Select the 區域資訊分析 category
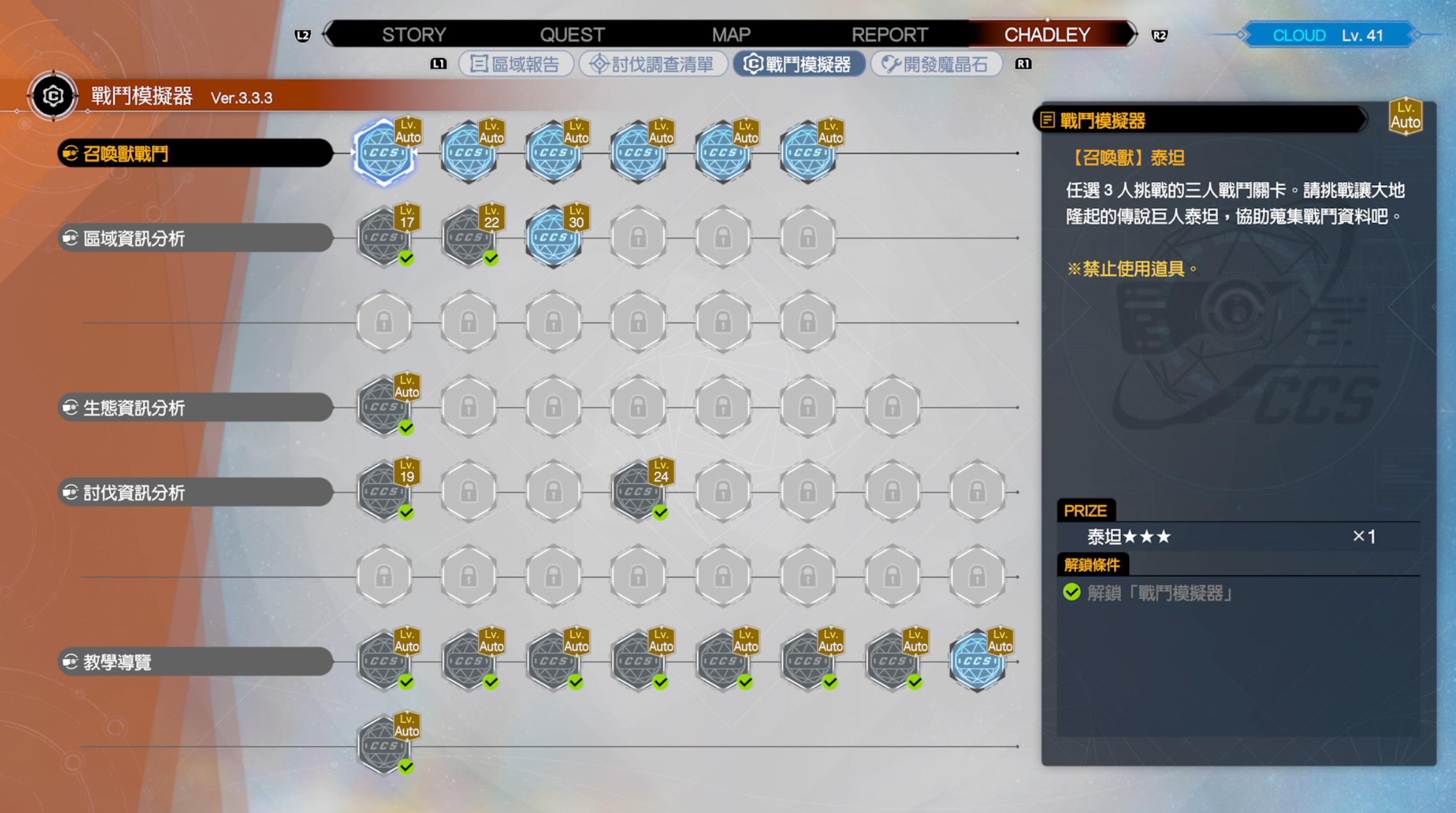 point(195,238)
